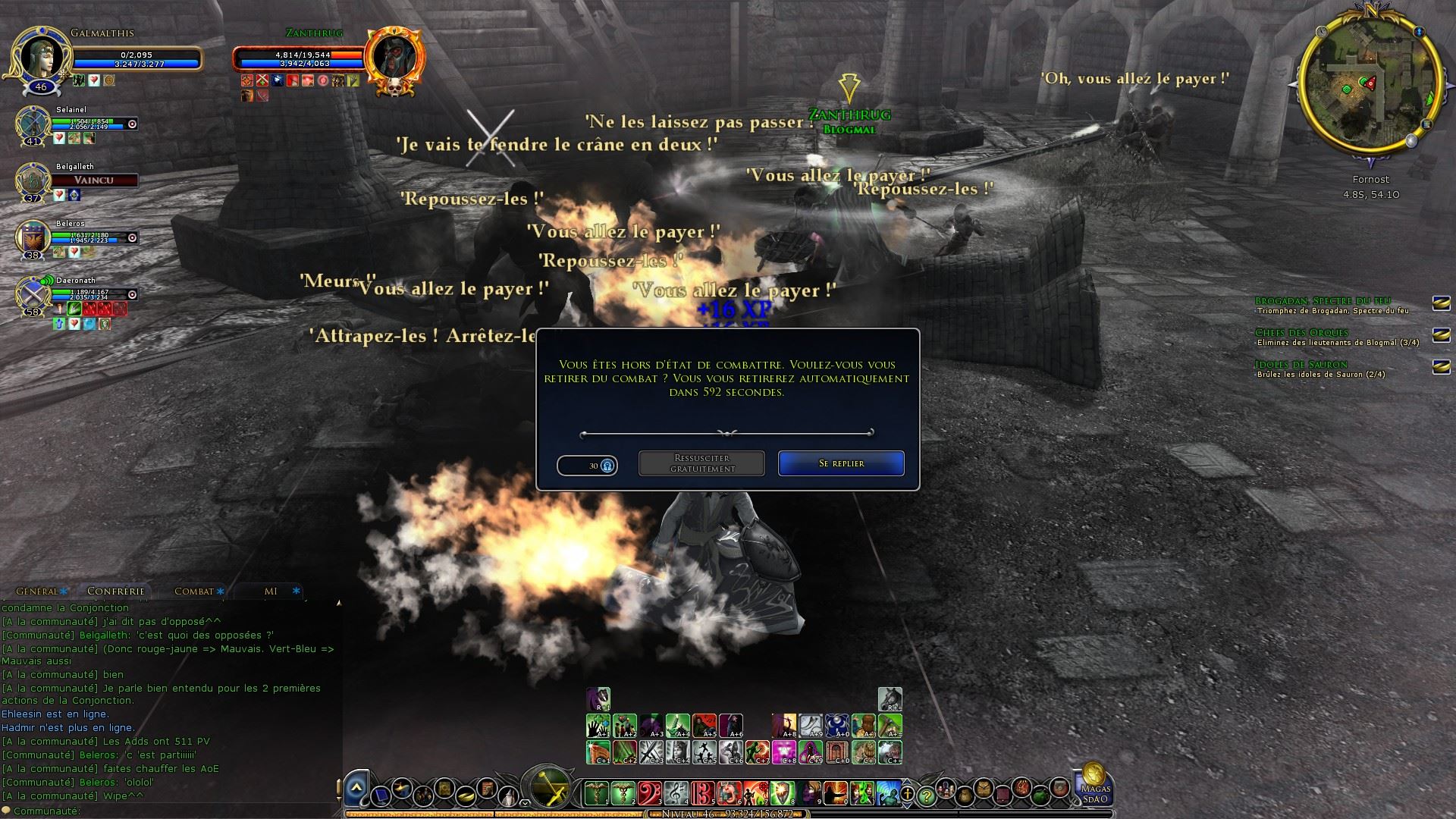The image size is (1456, 819).
Task: Select party member Selainel's portrait
Action: point(32,123)
